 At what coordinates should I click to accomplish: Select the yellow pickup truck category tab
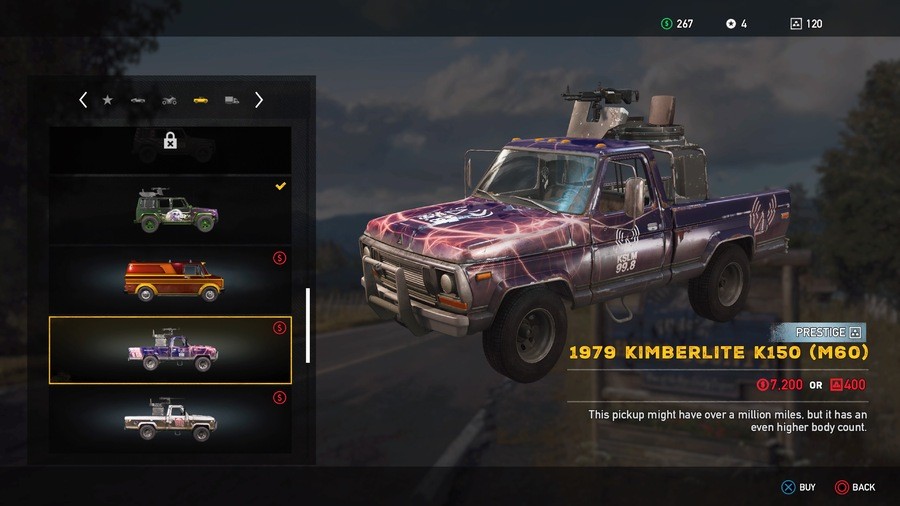pos(200,100)
